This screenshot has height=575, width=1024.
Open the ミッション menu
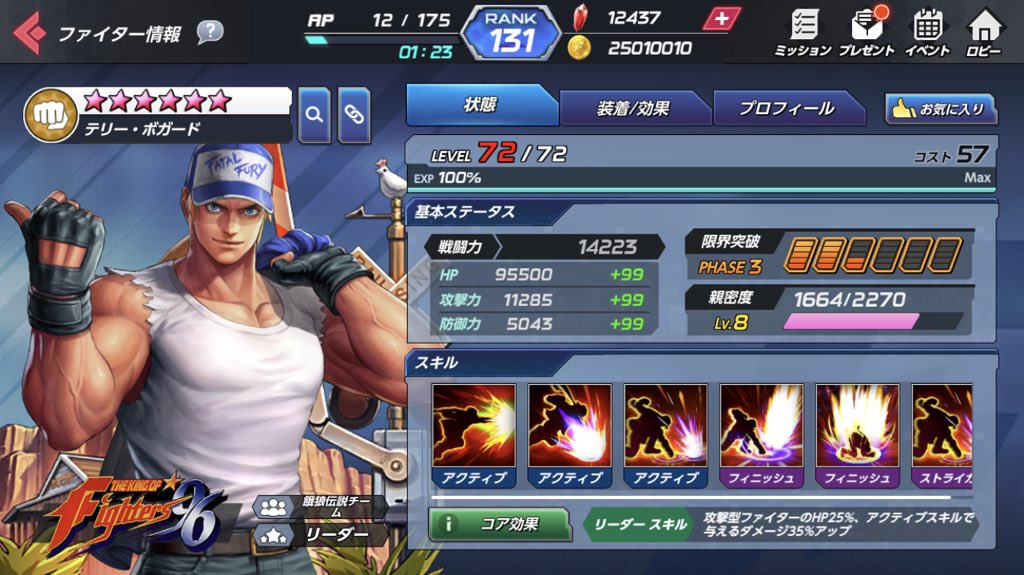pyautogui.click(x=803, y=33)
